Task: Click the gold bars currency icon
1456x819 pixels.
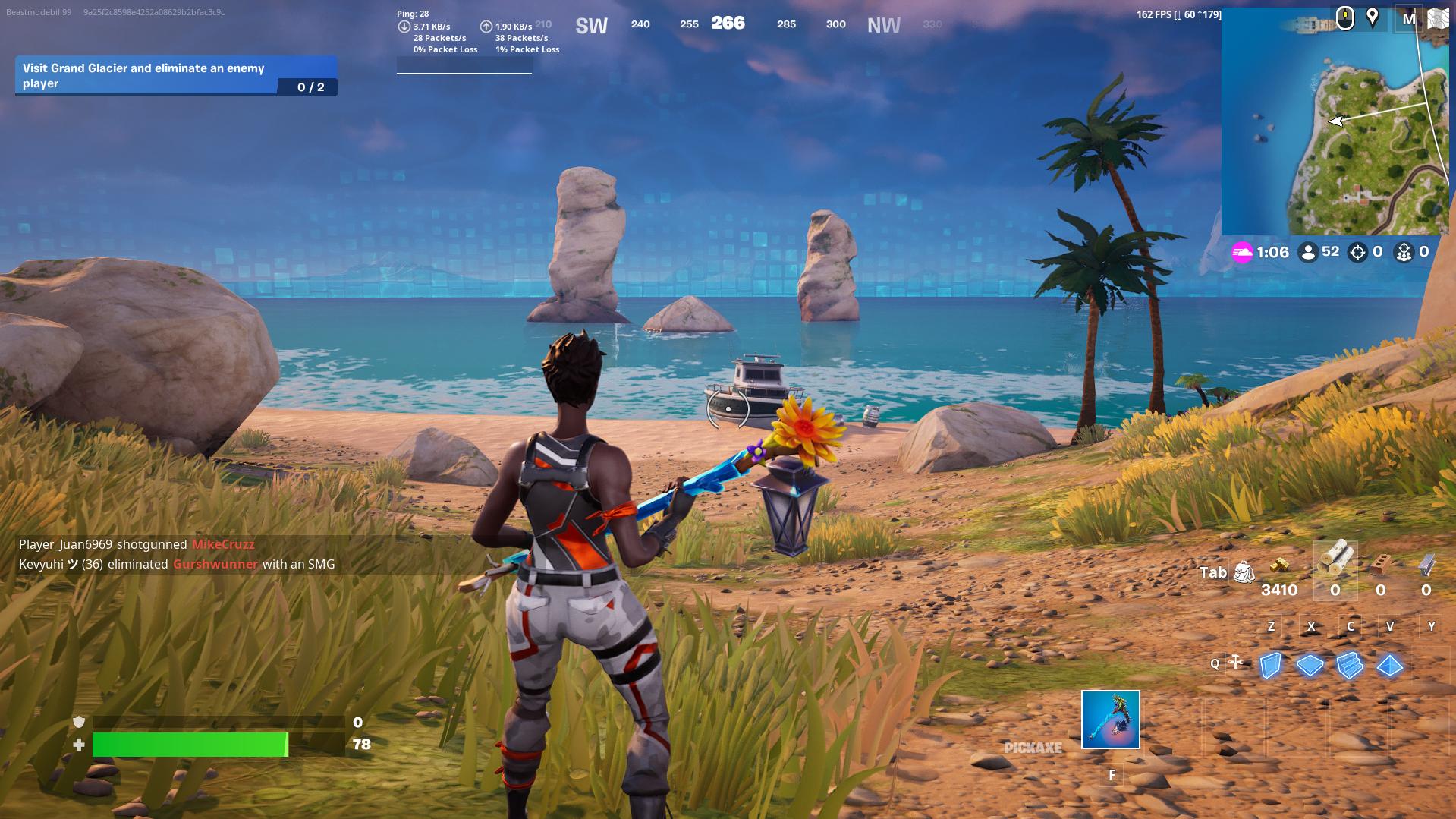Action: tap(1279, 565)
